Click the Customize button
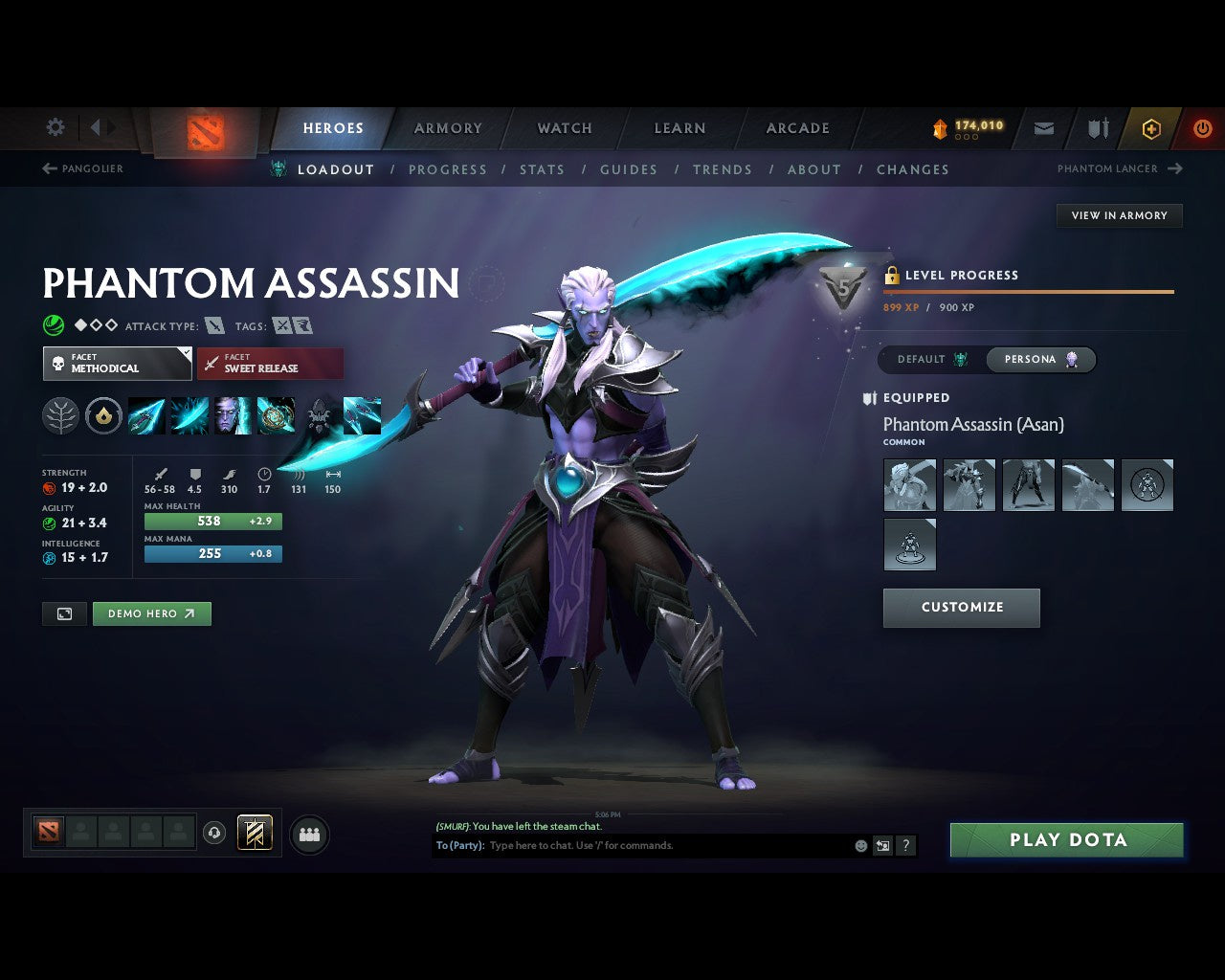Image resolution: width=1225 pixels, height=980 pixels. [x=961, y=608]
